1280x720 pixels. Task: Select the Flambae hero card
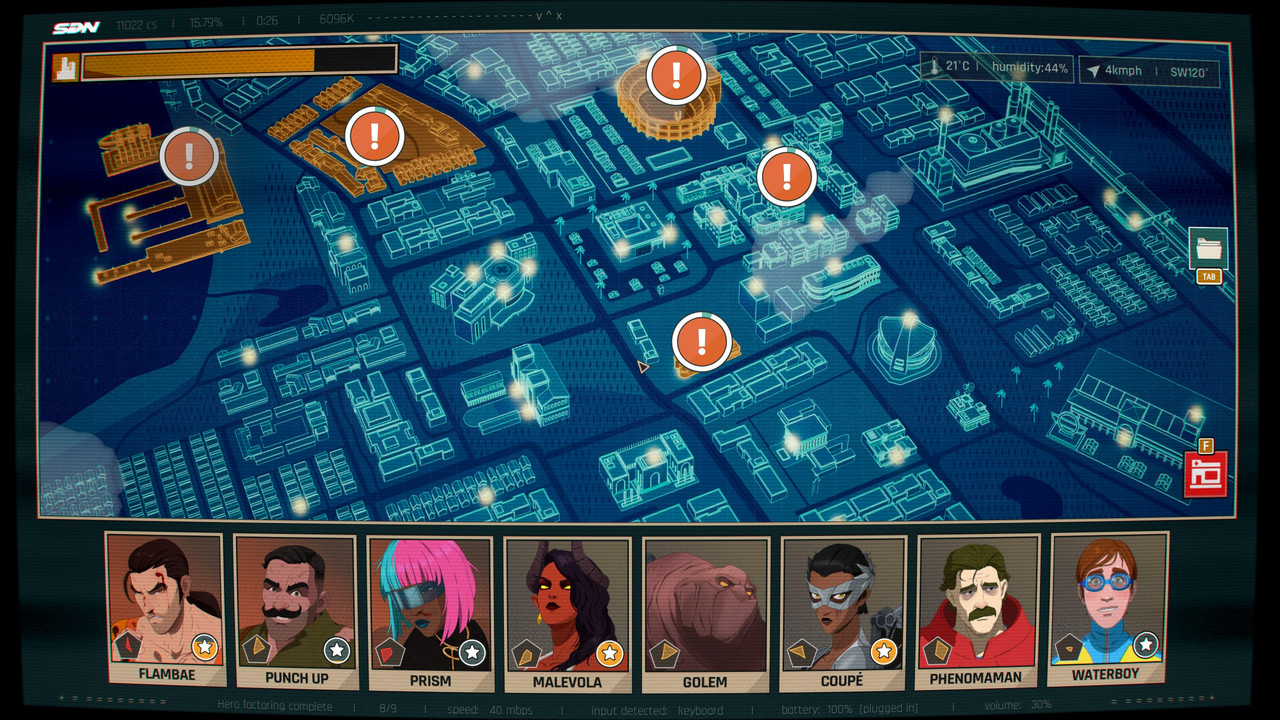click(165, 610)
